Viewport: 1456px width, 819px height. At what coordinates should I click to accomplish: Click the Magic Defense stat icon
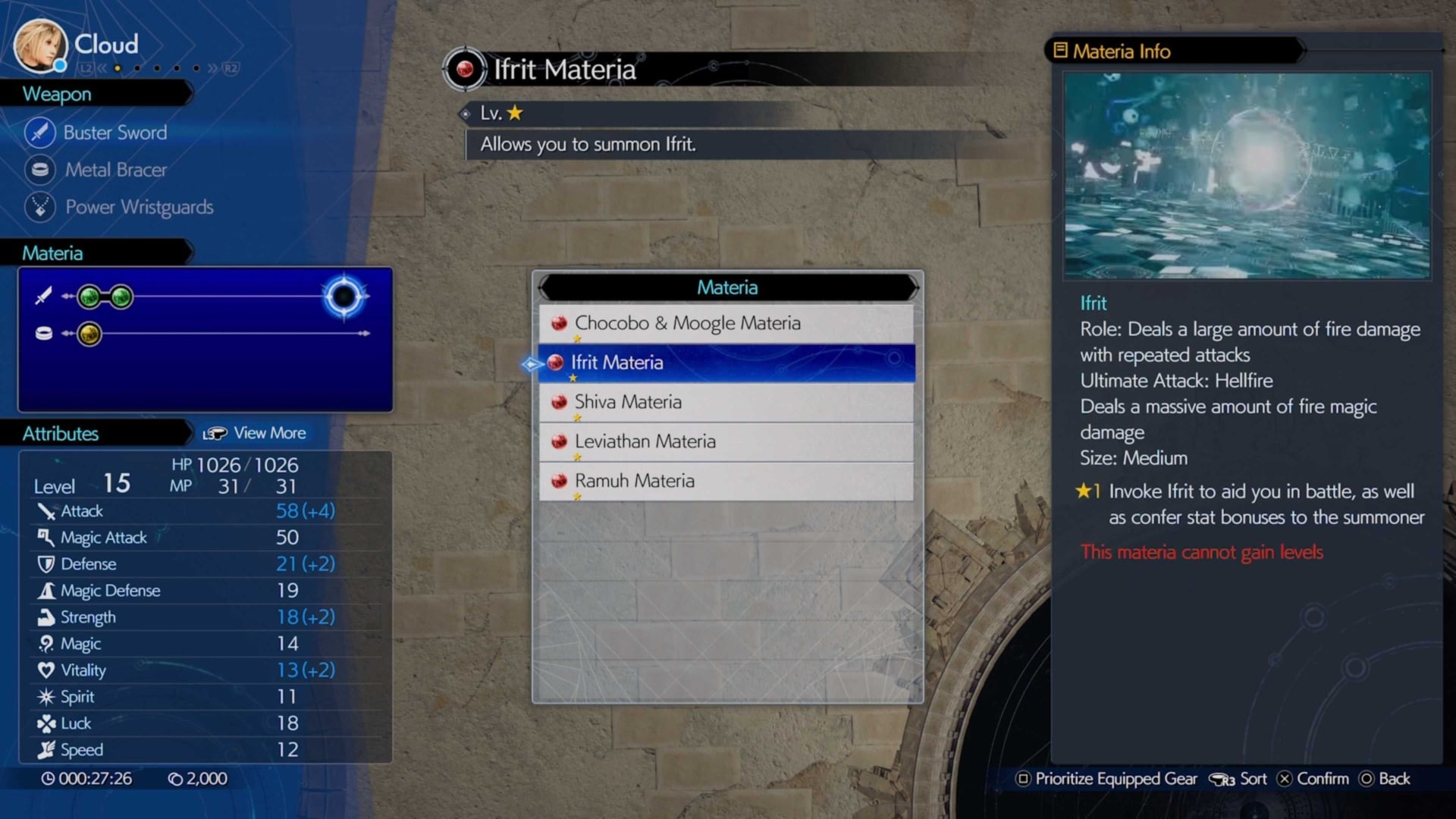coord(47,590)
